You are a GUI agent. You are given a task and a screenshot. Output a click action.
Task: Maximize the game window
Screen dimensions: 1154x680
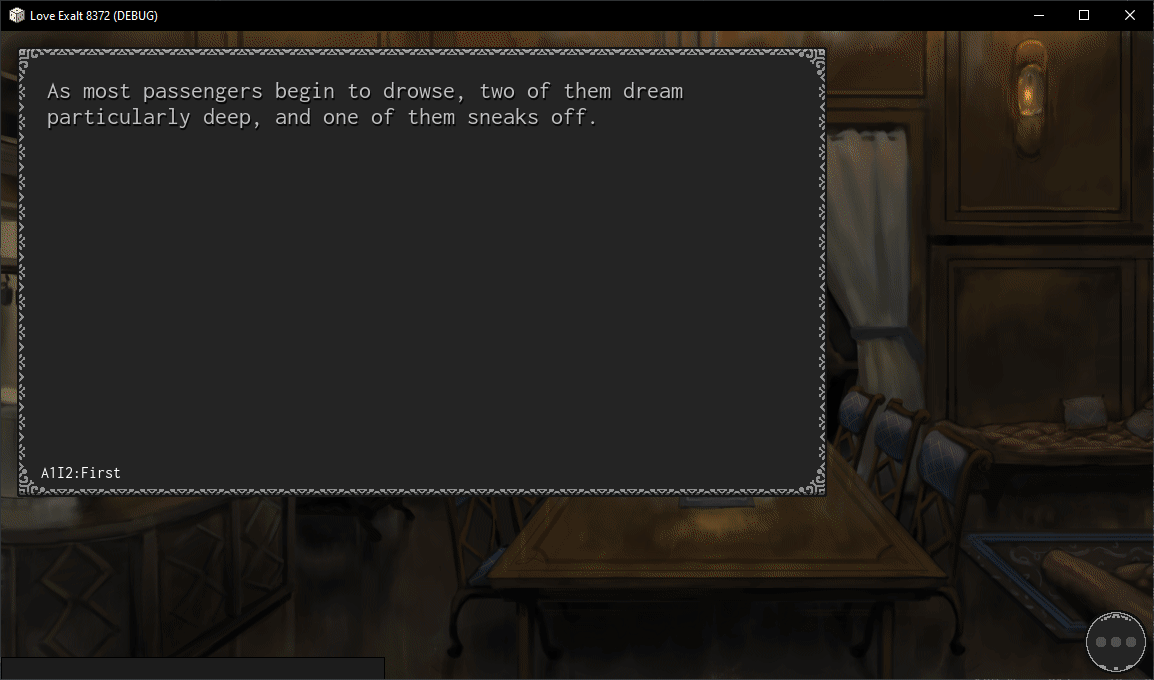(1084, 15)
